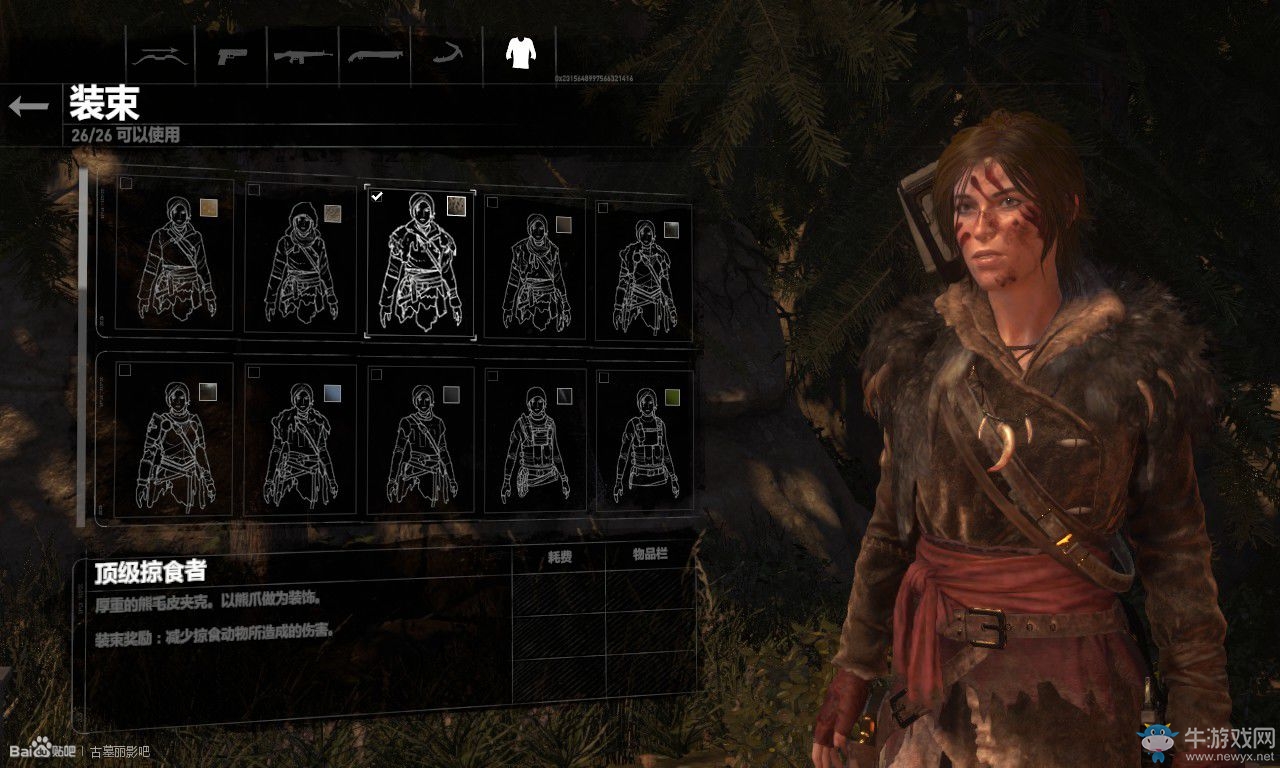Show the shotgun tab
The height and width of the screenshot is (768, 1280).
coord(375,55)
